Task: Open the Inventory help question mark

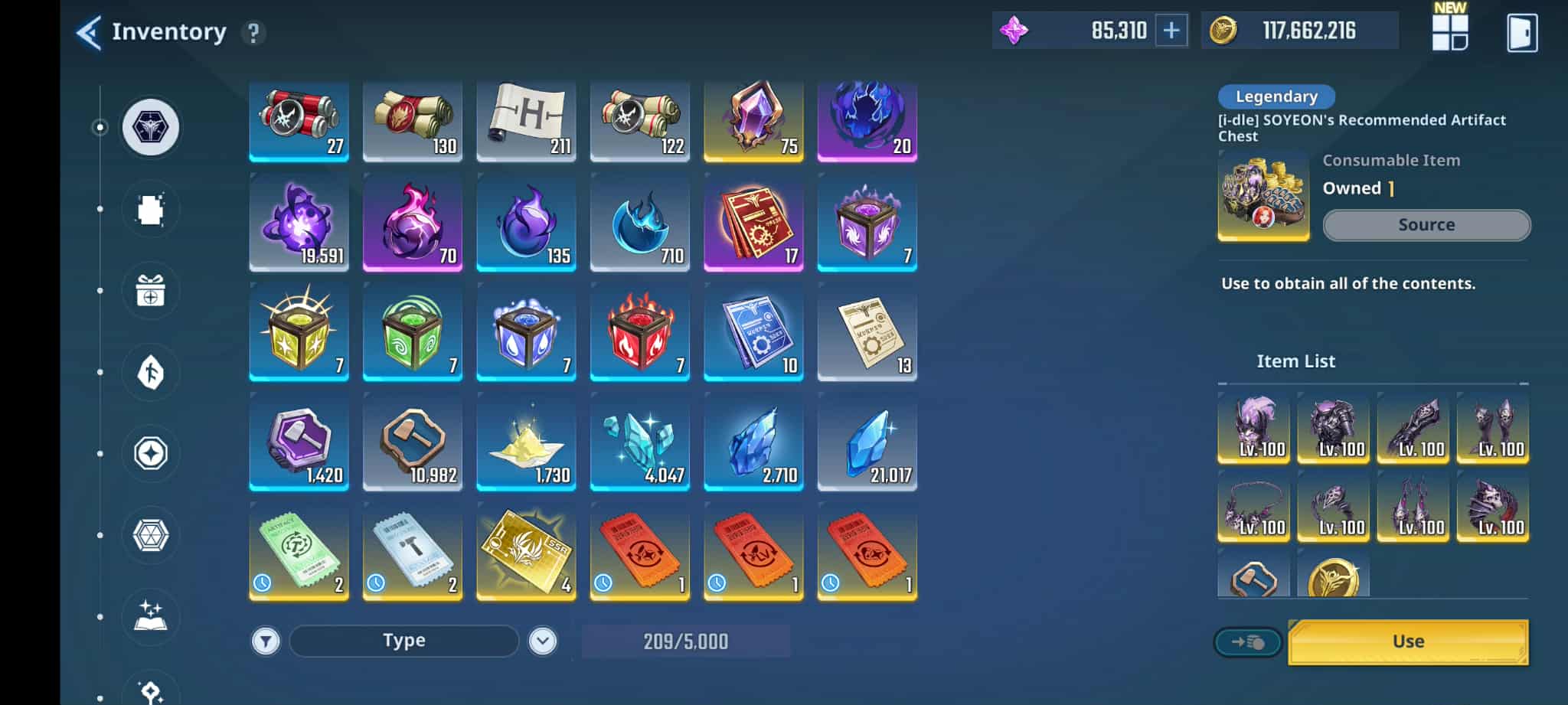Action: click(x=253, y=33)
